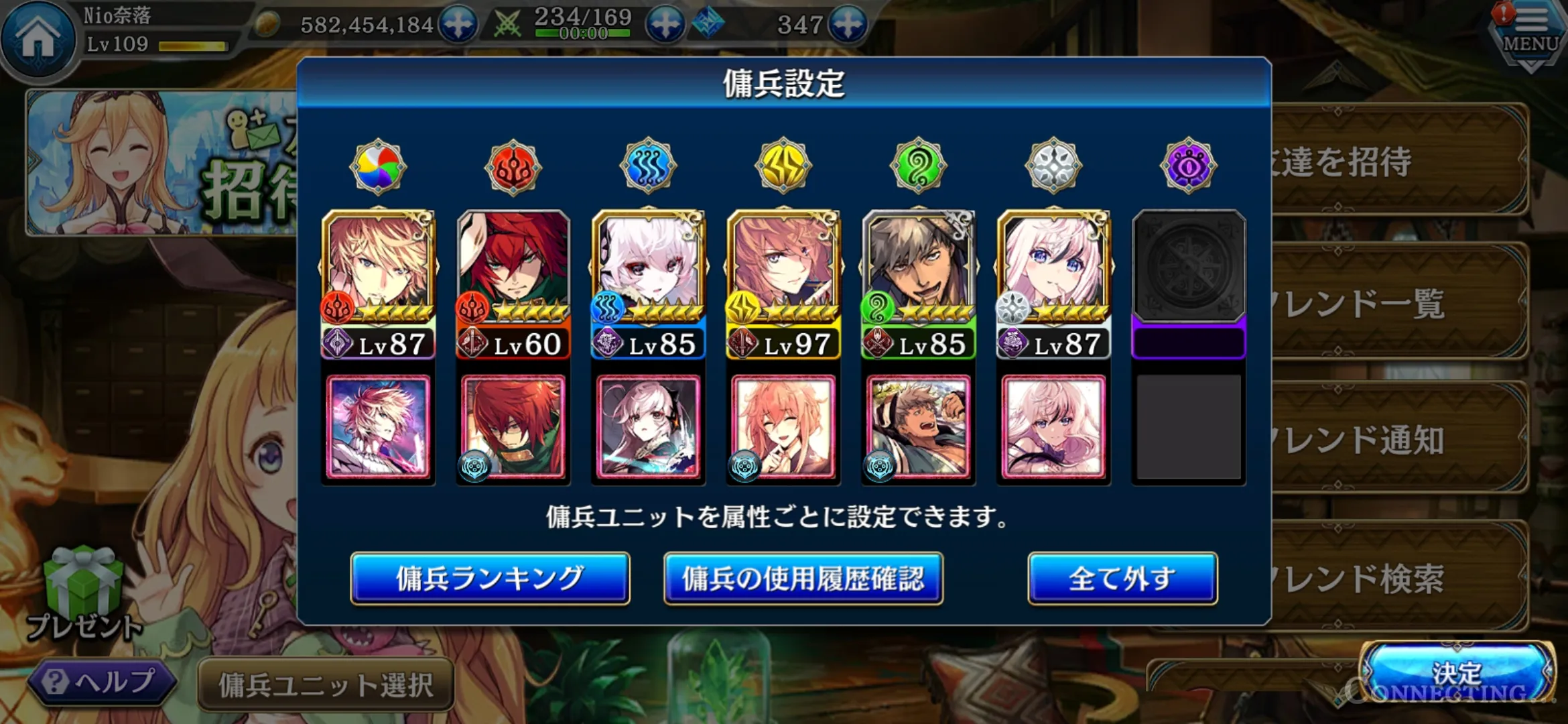The height and width of the screenshot is (724, 1568).
Task: Pick the Lv85 water mercenary unit
Action: point(648,283)
